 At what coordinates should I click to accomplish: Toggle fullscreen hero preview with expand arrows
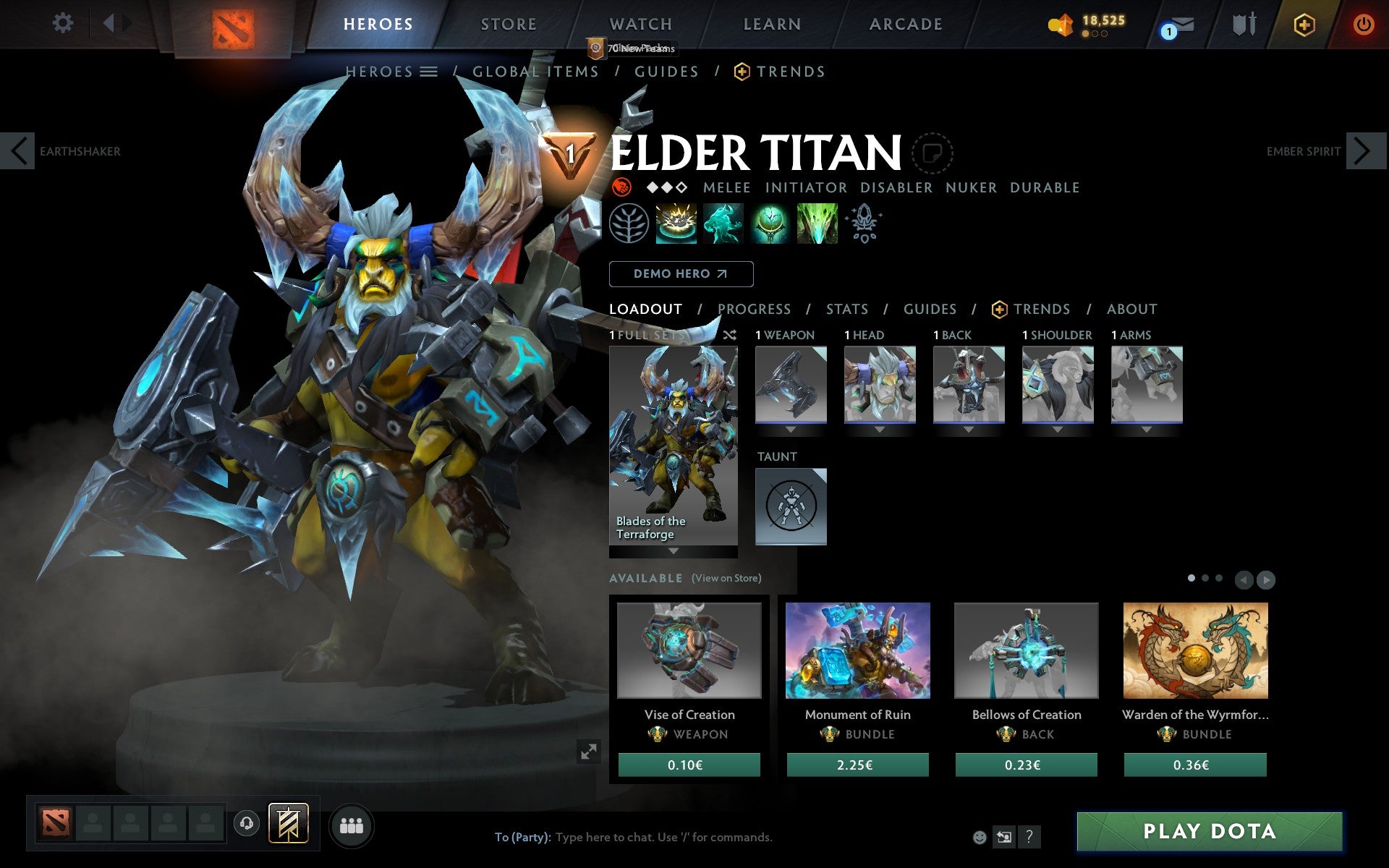click(590, 753)
